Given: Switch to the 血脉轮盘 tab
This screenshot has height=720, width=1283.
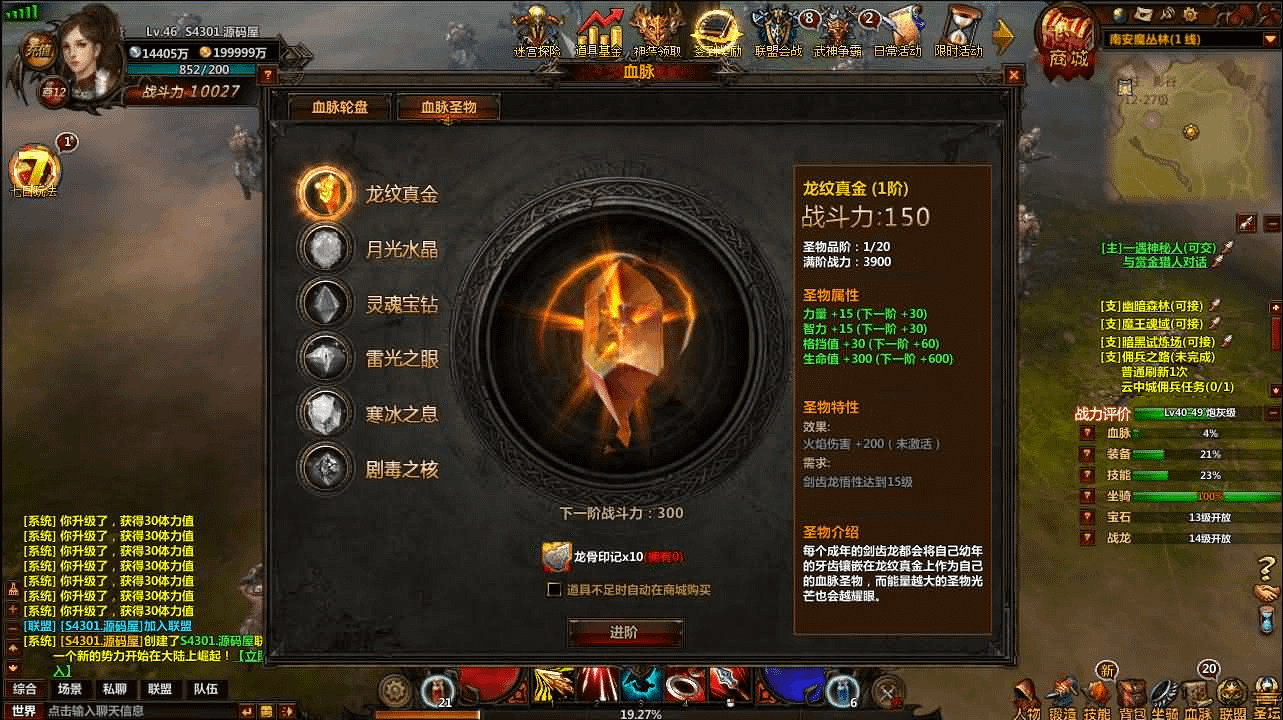Looking at the screenshot, I should coord(339,107).
